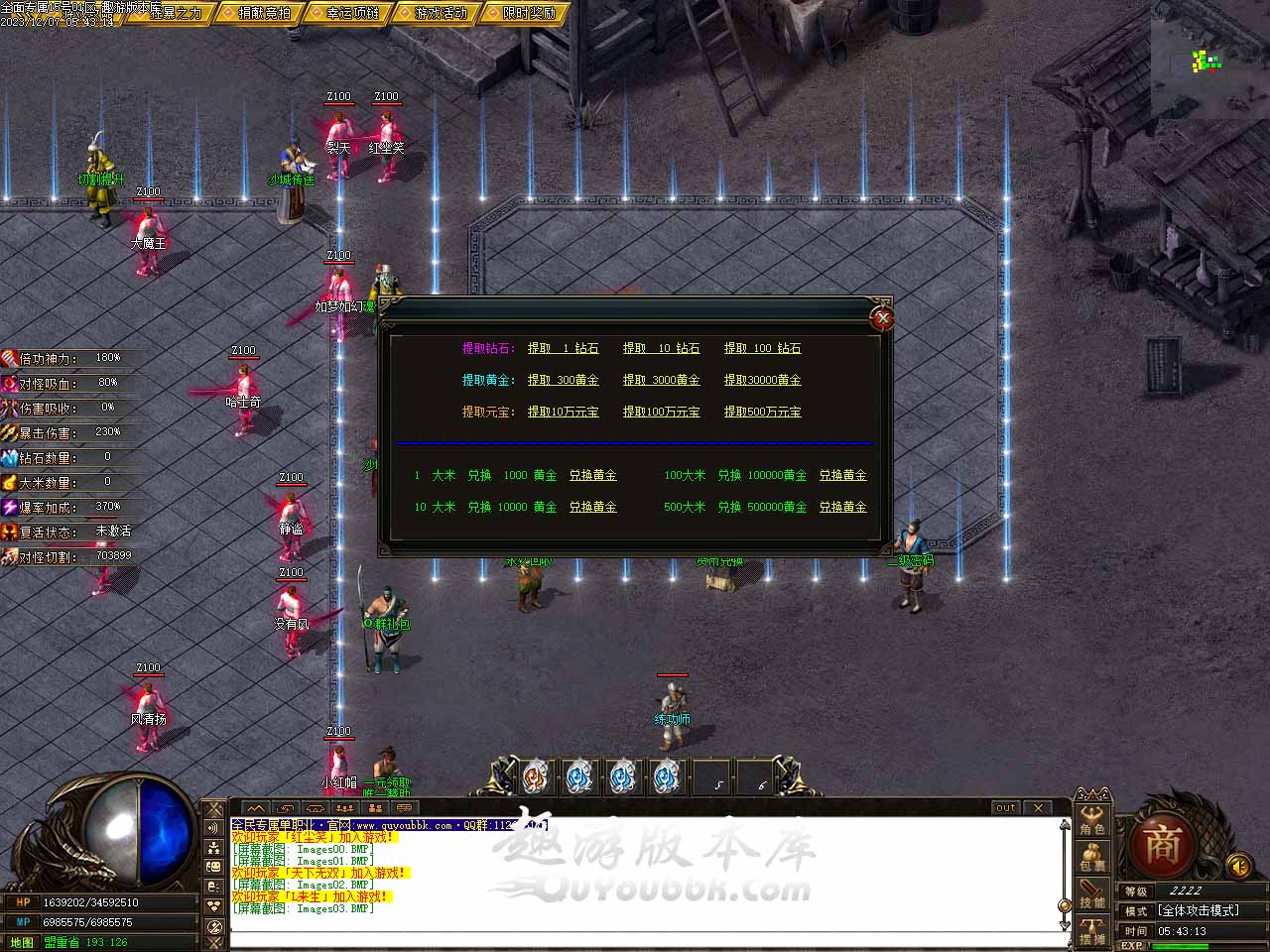
Task: Select 提取500万元宝 link
Action: [x=762, y=412]
